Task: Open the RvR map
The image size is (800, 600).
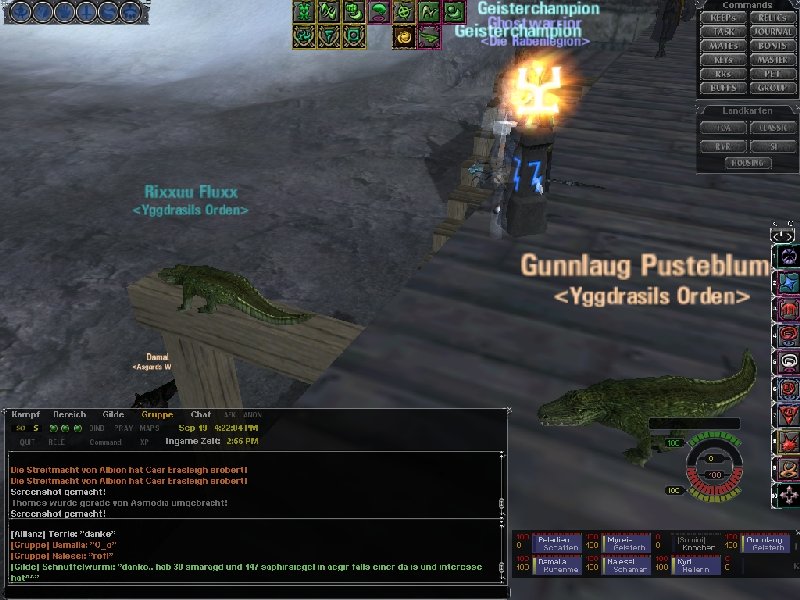Action: point(723,146)
